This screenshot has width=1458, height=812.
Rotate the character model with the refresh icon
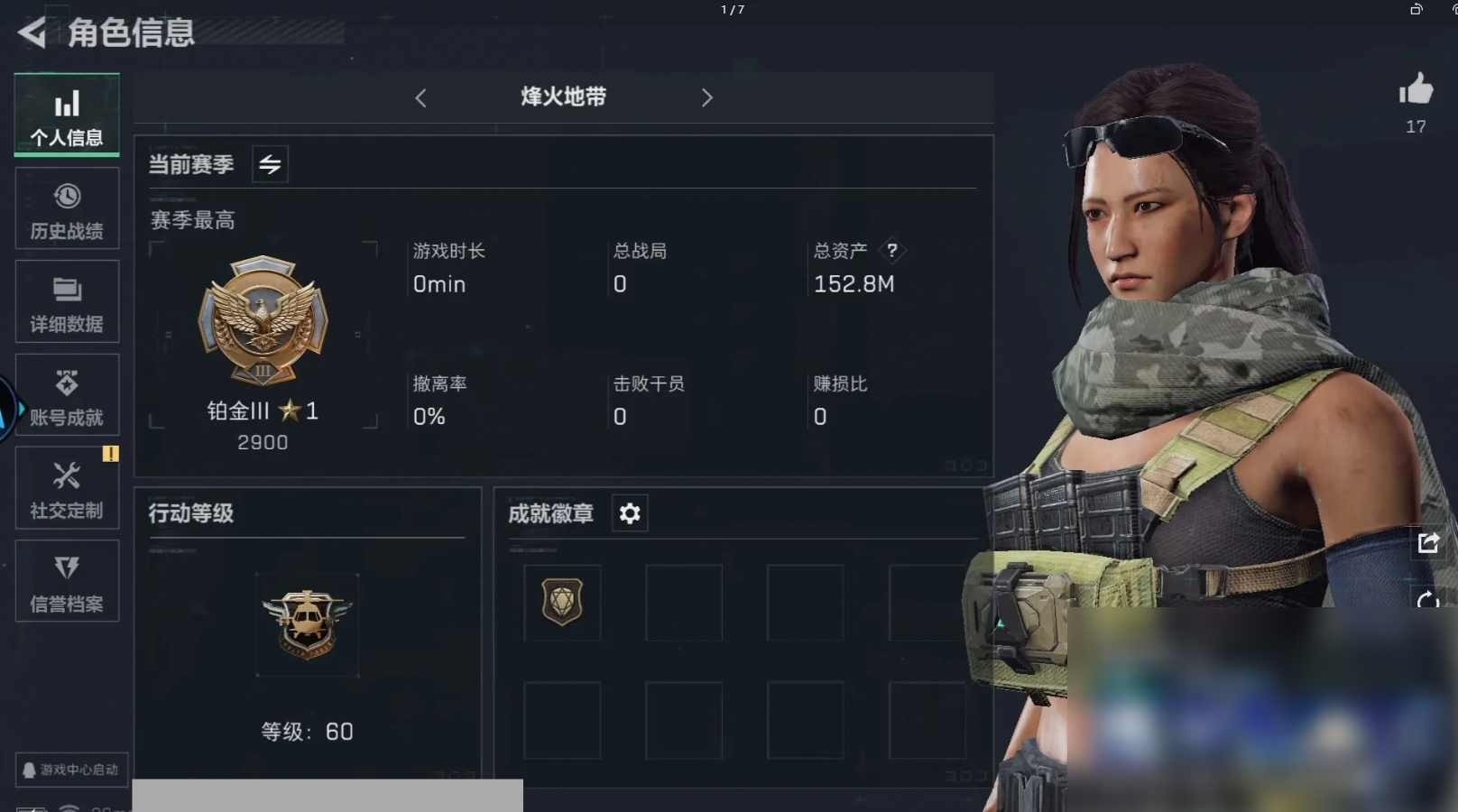[x=1428, y=600]
